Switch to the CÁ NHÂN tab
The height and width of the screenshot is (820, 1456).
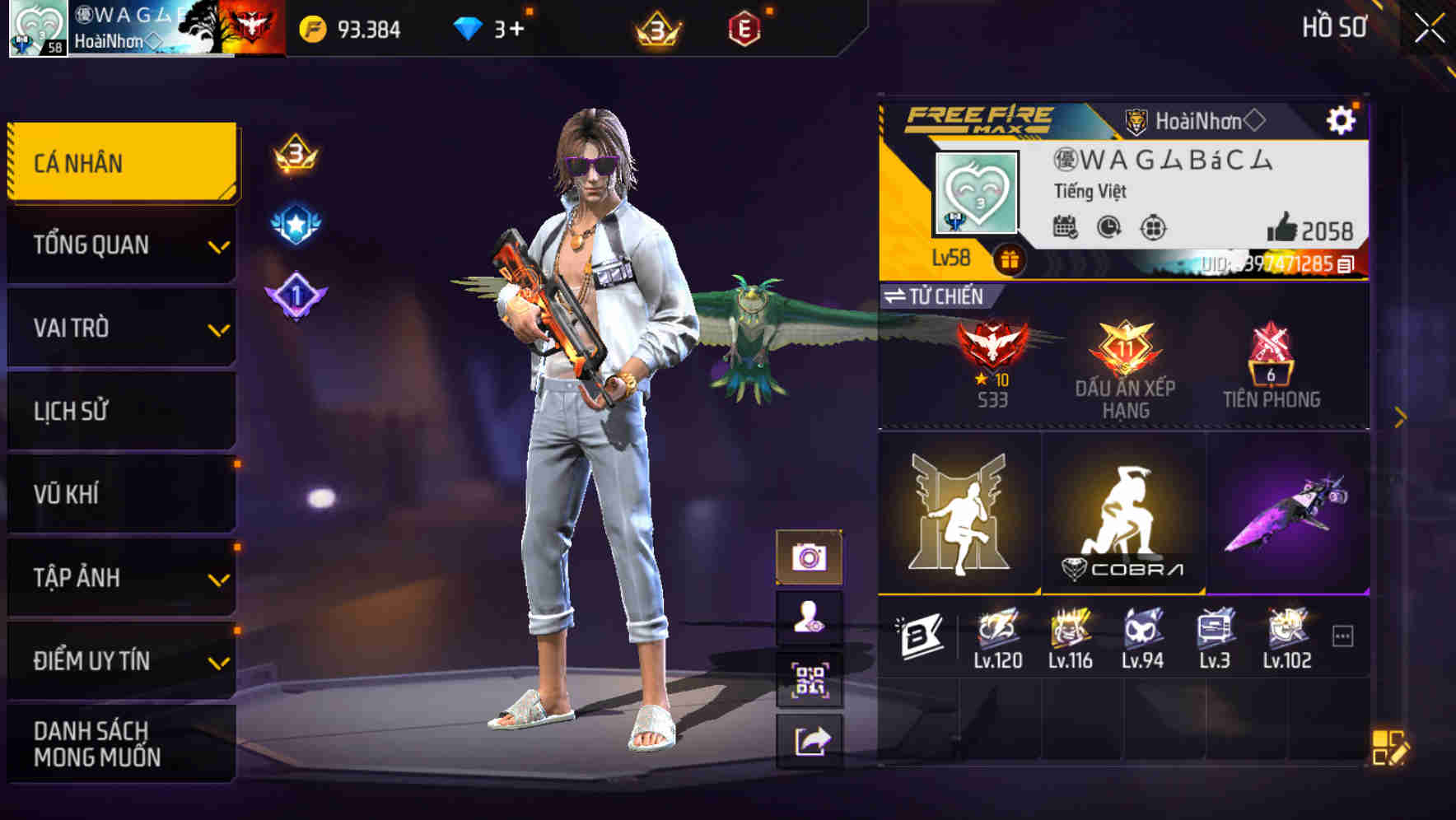pyautogui.click(x=121, y=162)
